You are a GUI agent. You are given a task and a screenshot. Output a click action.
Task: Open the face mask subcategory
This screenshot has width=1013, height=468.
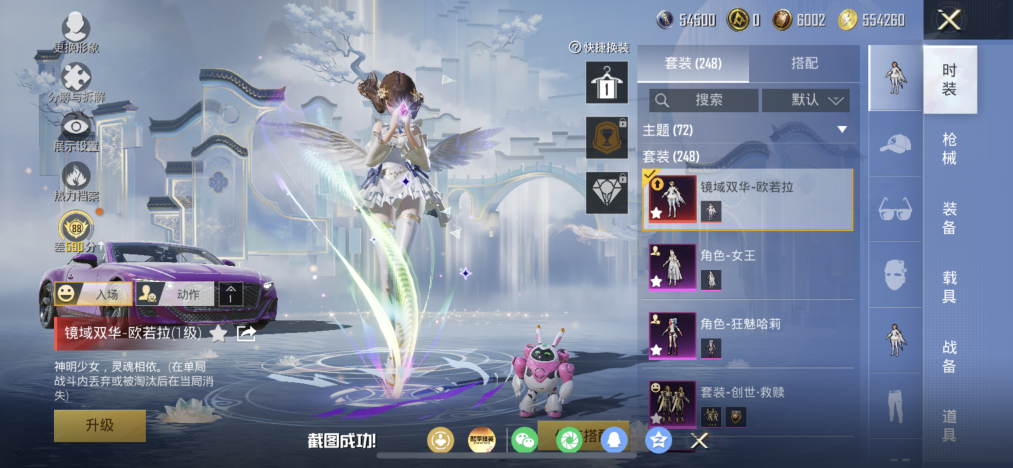[x=895, y=273]
